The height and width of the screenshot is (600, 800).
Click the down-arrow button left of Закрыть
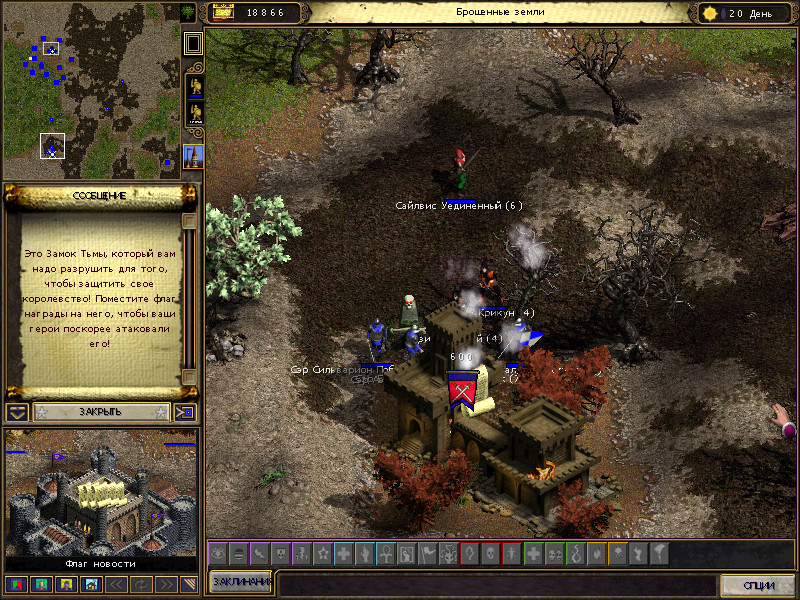16,412
